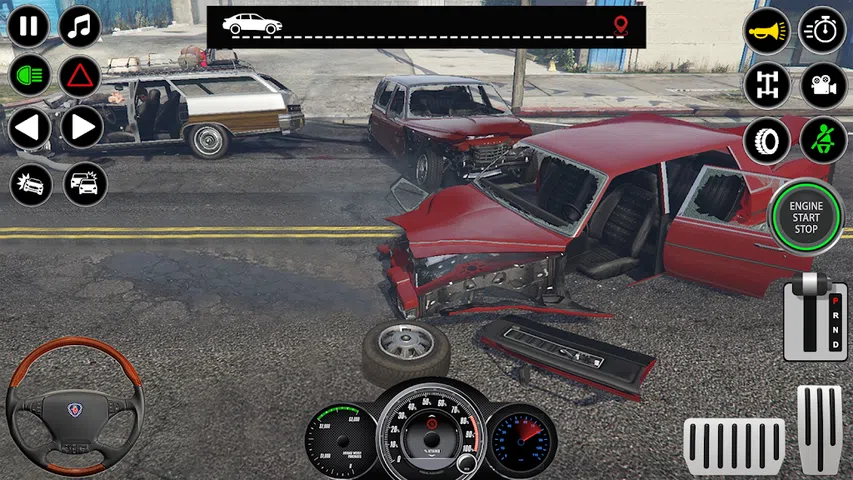853x480 pixels.
Task: Pause the game
Action: (29, 26)
